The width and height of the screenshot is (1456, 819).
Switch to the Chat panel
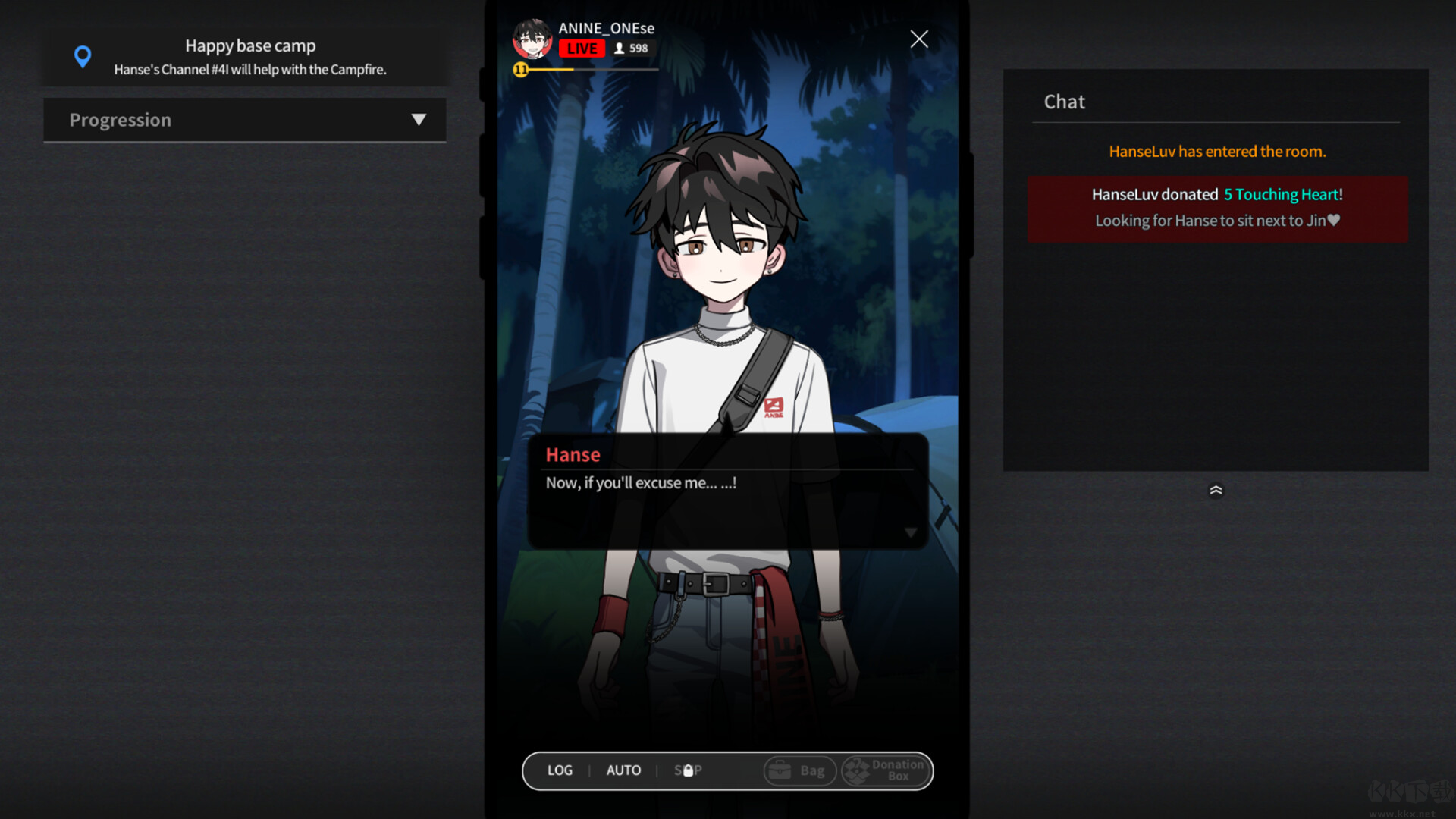pyautogui.click(x=1064, y=101)
